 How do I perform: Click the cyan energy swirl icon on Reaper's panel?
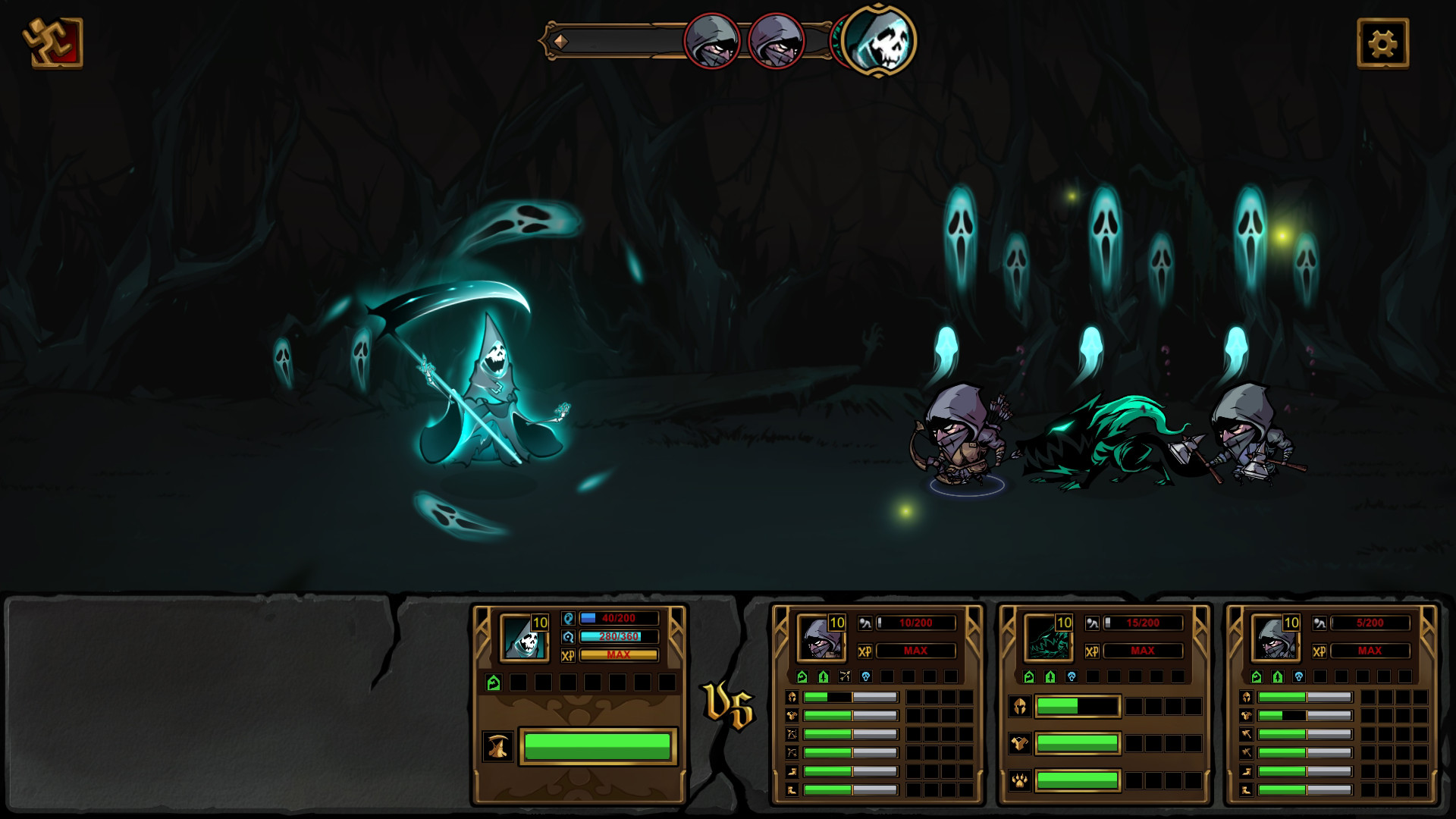[x=569, y=636]
